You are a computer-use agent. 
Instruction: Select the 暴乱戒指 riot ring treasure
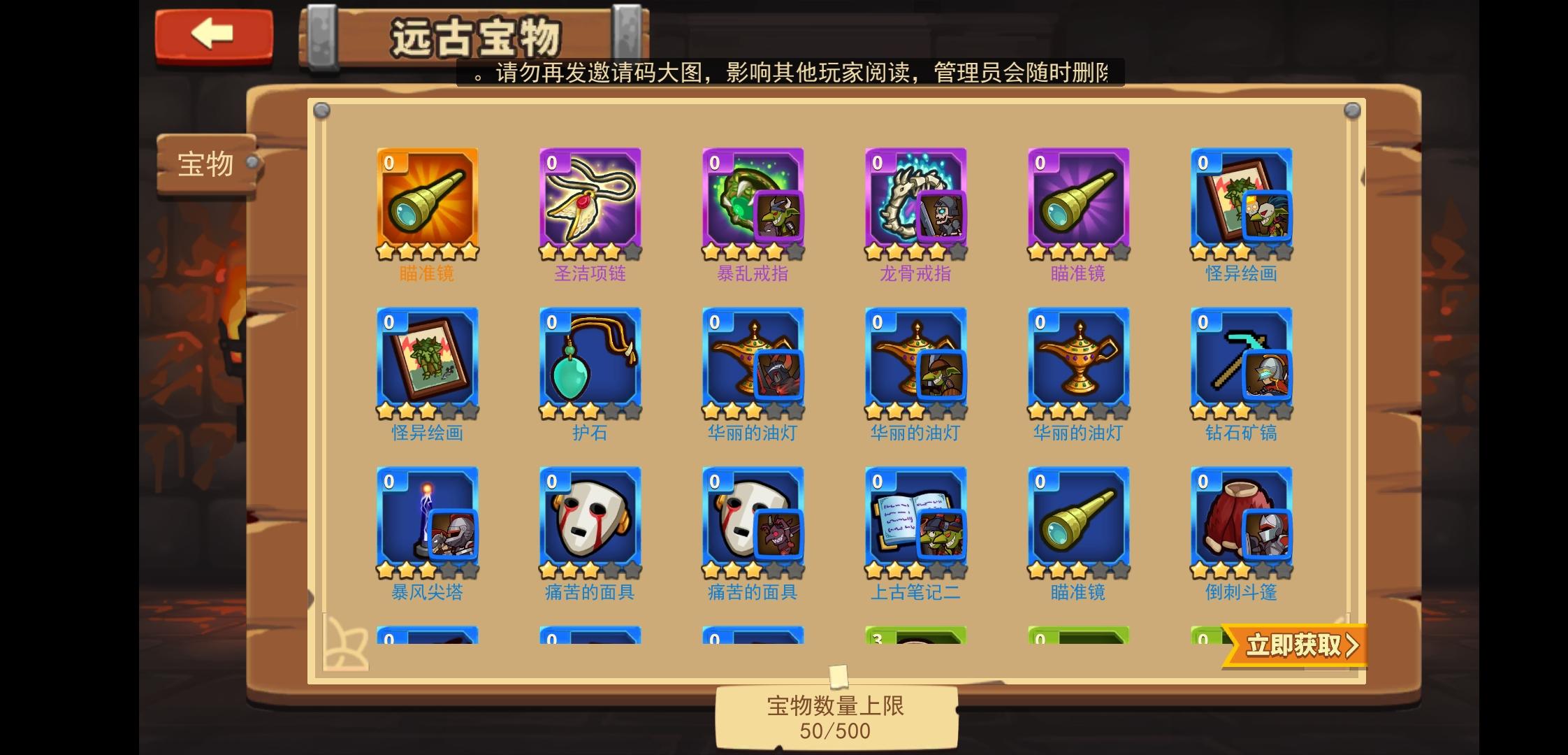pos(753,203)
